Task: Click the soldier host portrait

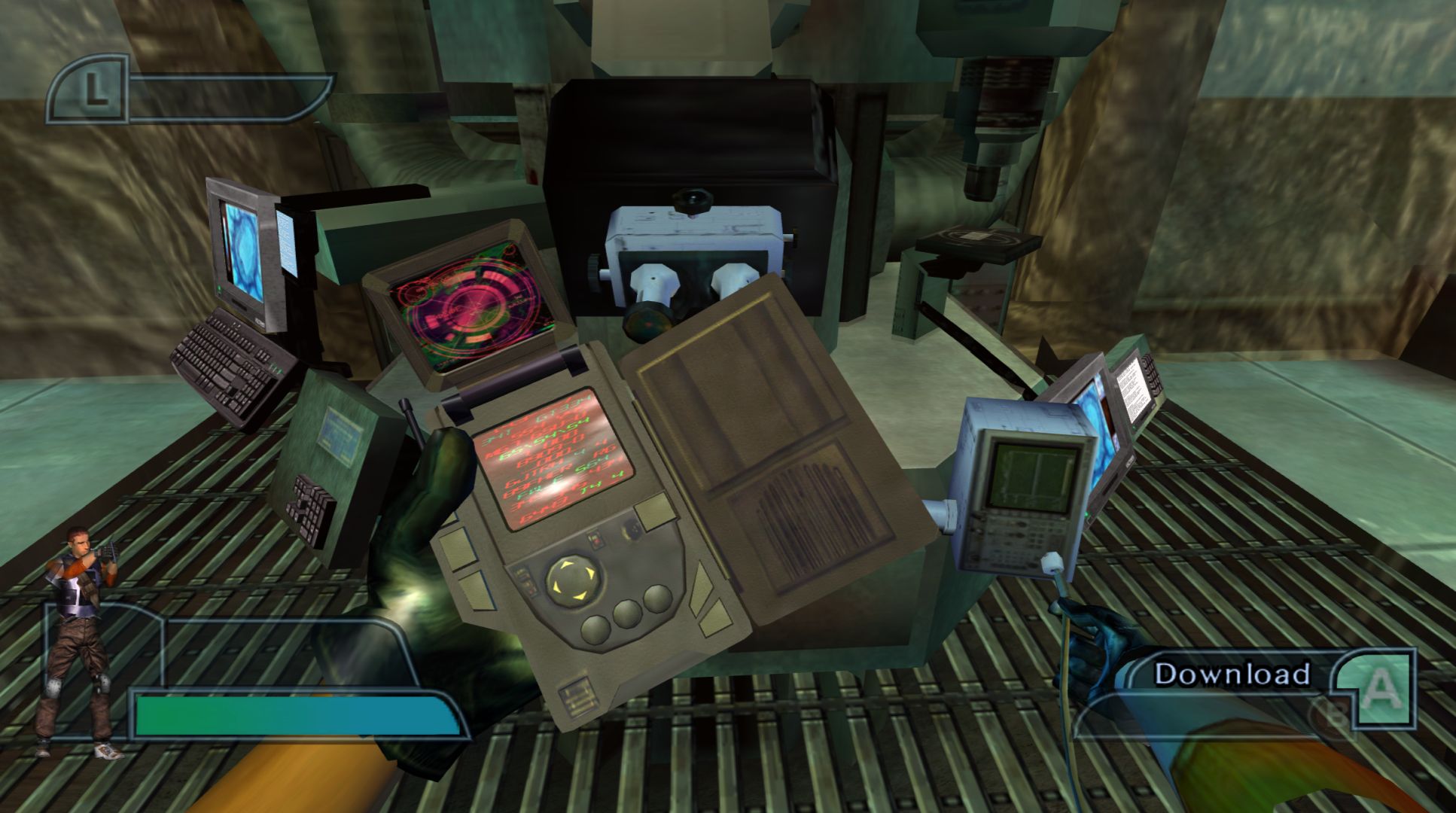Action: pos(80,640)
